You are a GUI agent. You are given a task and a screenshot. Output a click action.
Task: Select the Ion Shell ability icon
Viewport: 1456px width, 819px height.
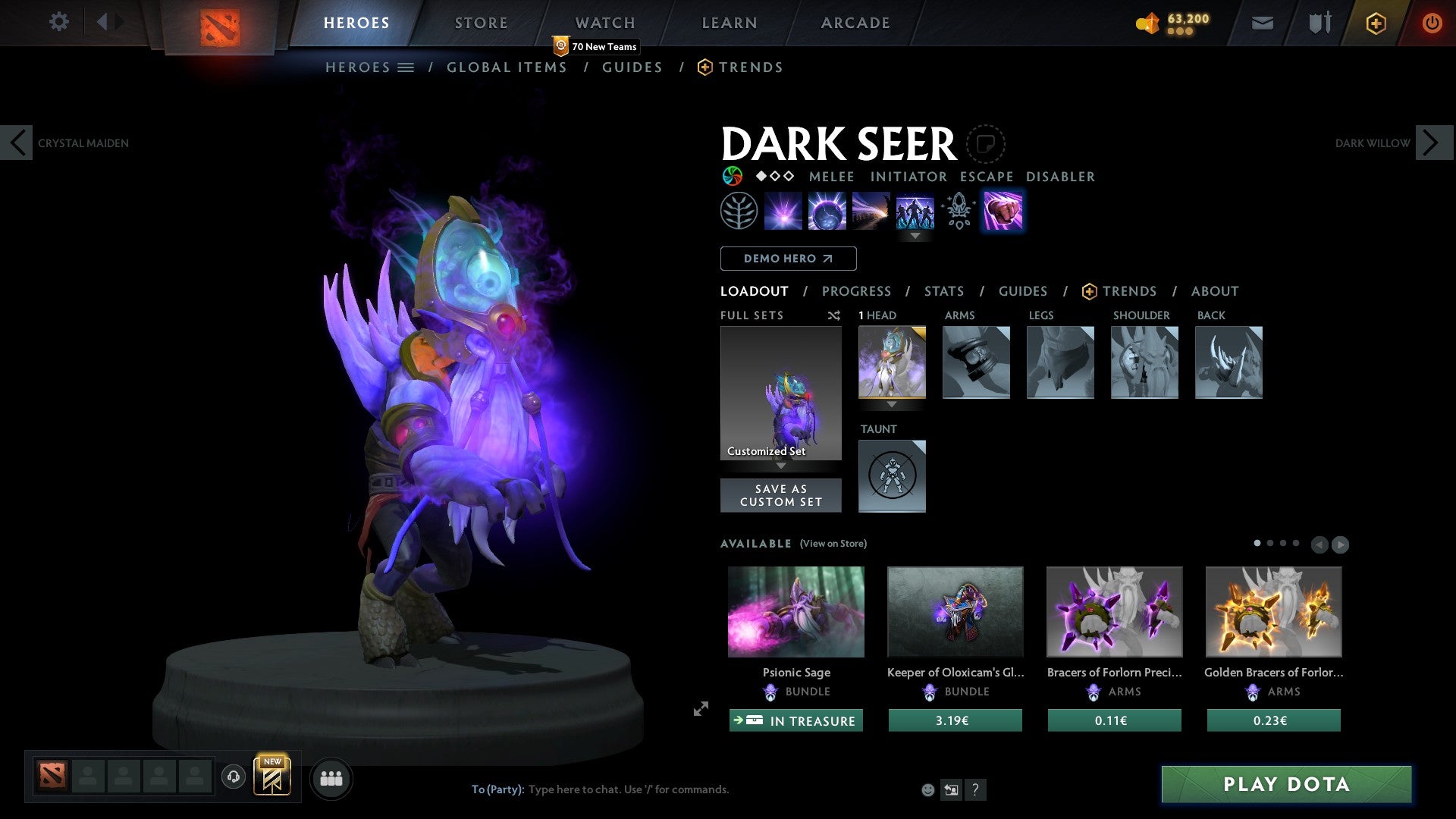coord(827,211)
